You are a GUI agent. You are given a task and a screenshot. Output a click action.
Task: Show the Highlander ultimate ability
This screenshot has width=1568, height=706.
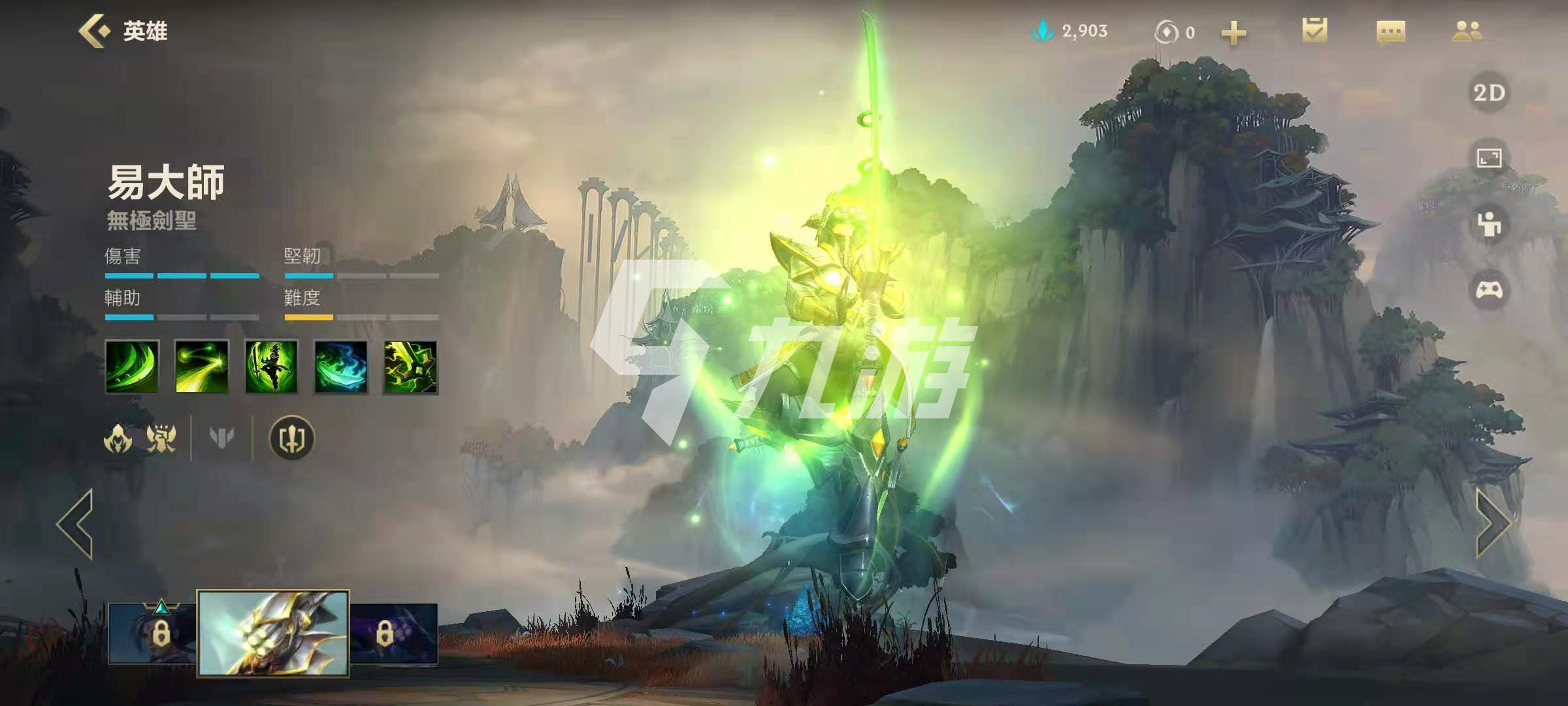pos(410,367)
